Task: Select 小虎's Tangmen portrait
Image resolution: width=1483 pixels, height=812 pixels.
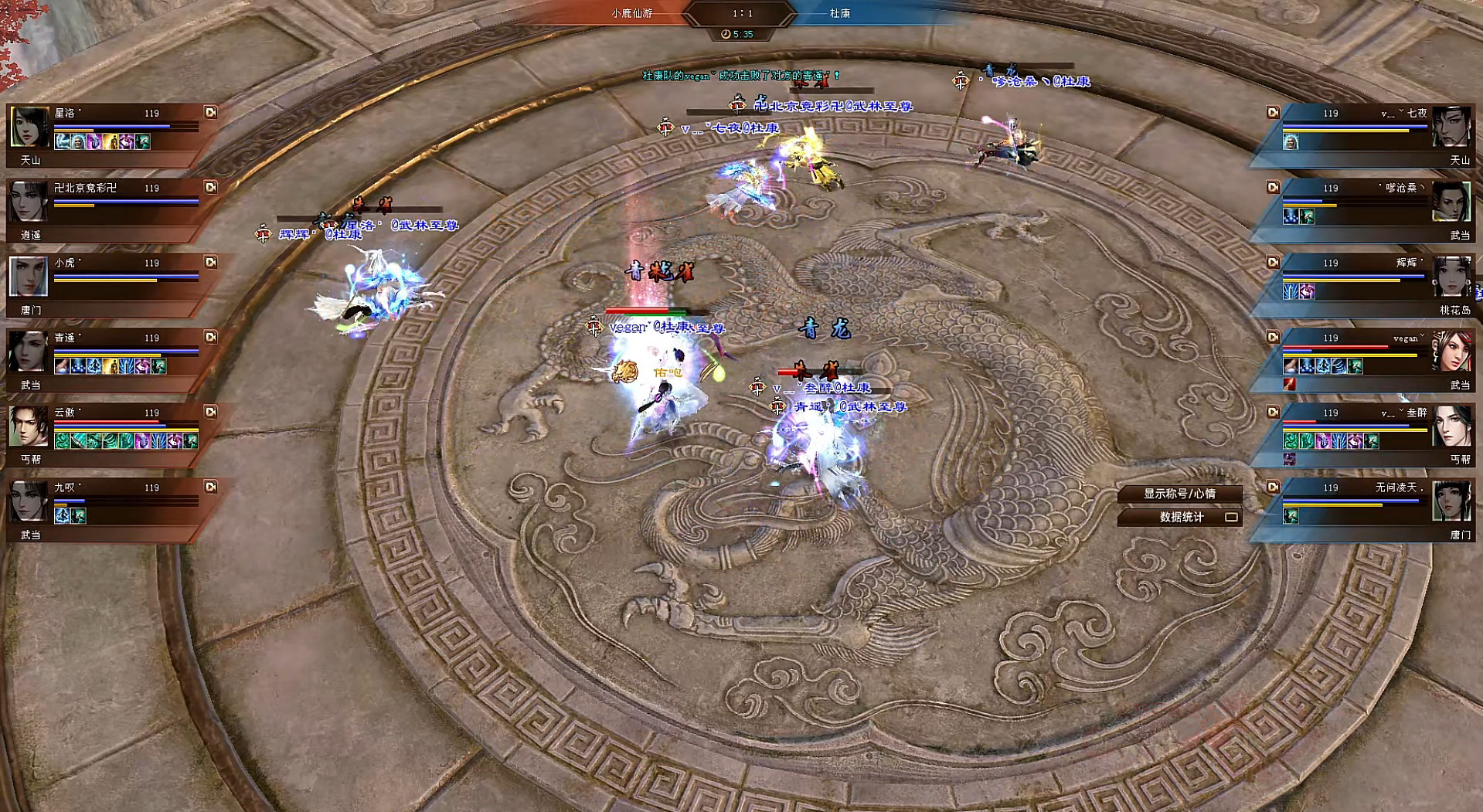Action: 29,277
